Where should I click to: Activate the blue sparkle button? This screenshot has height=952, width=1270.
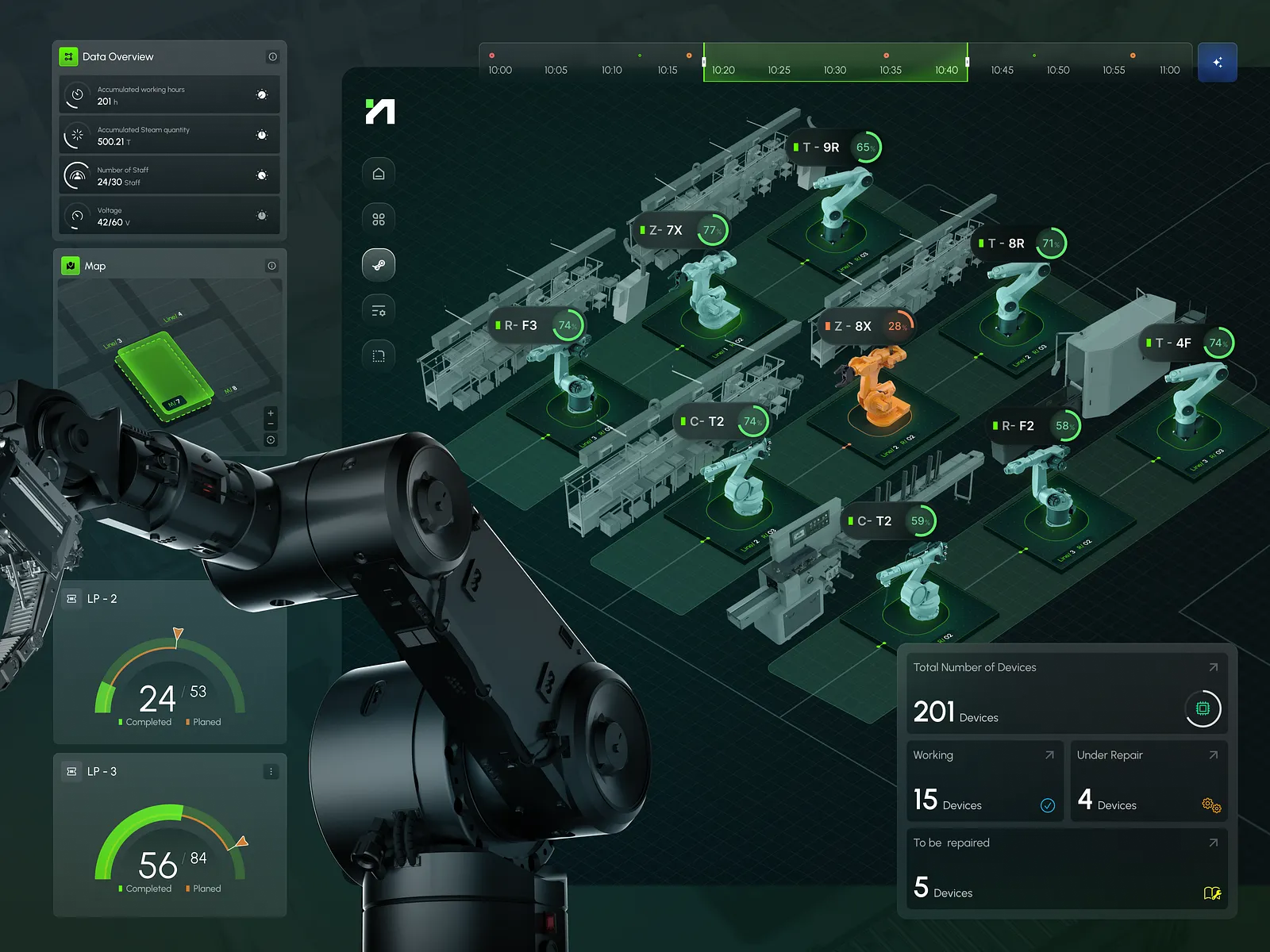1217,62
